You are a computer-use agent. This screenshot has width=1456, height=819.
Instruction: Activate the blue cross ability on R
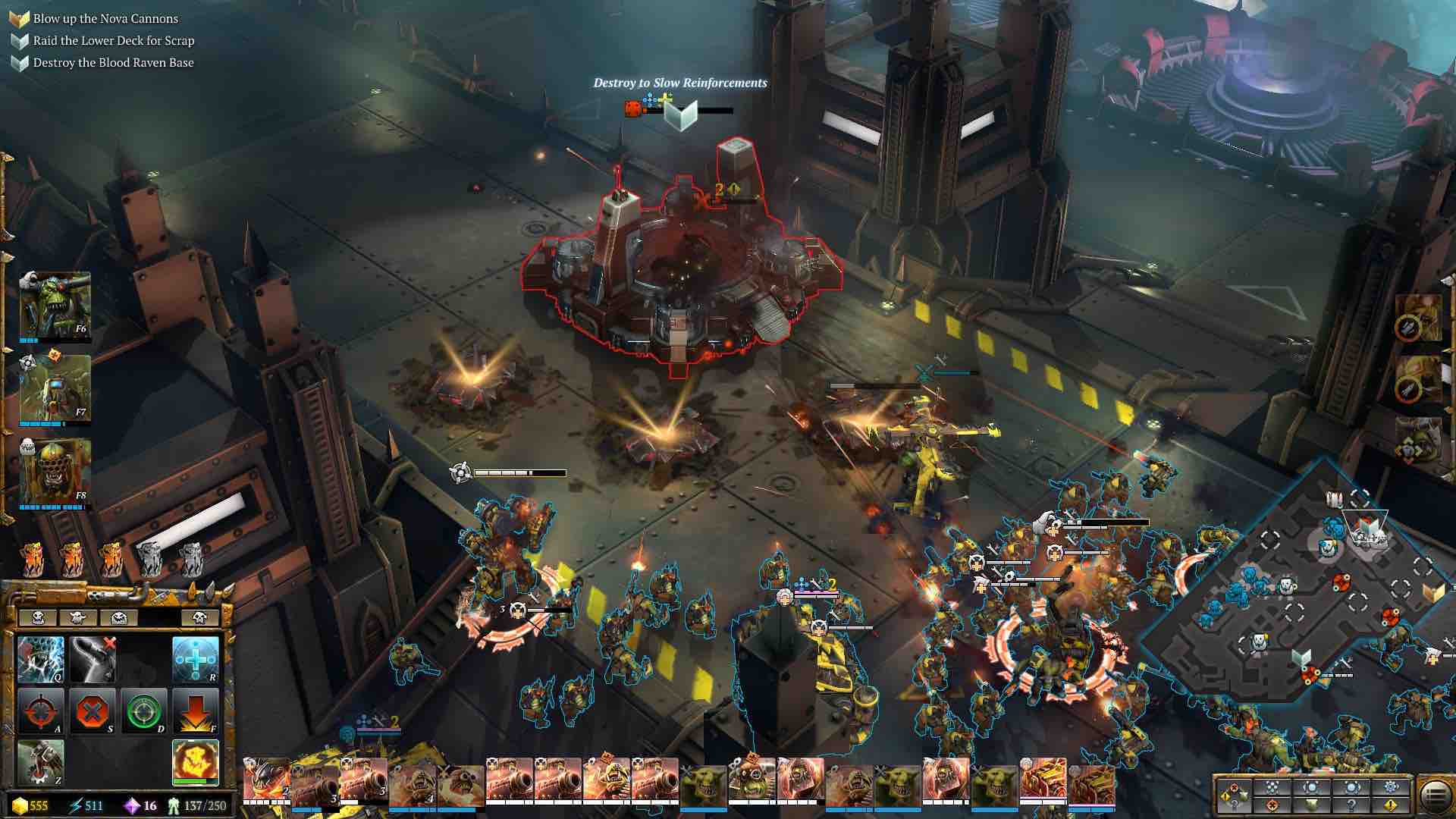pos(196,660)
